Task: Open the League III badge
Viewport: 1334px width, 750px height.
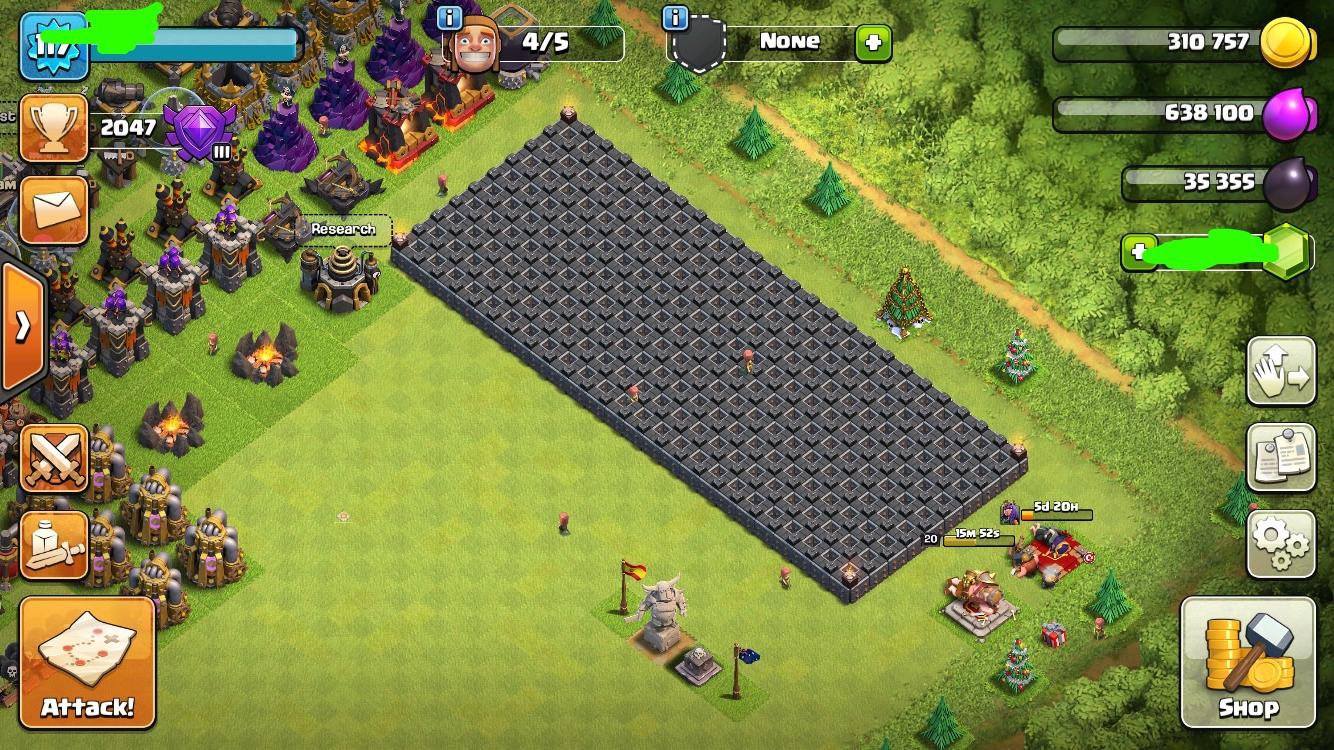Action: click(x=200, y=130)
